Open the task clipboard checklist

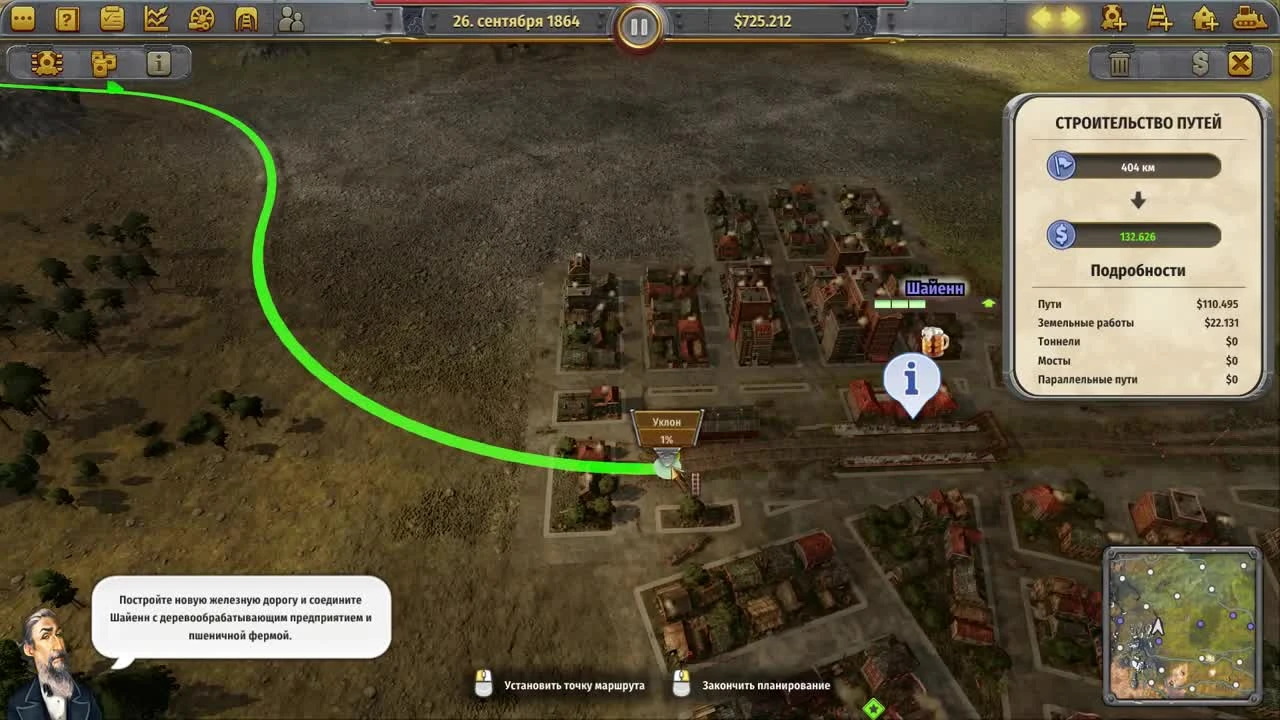pos(110,18)
